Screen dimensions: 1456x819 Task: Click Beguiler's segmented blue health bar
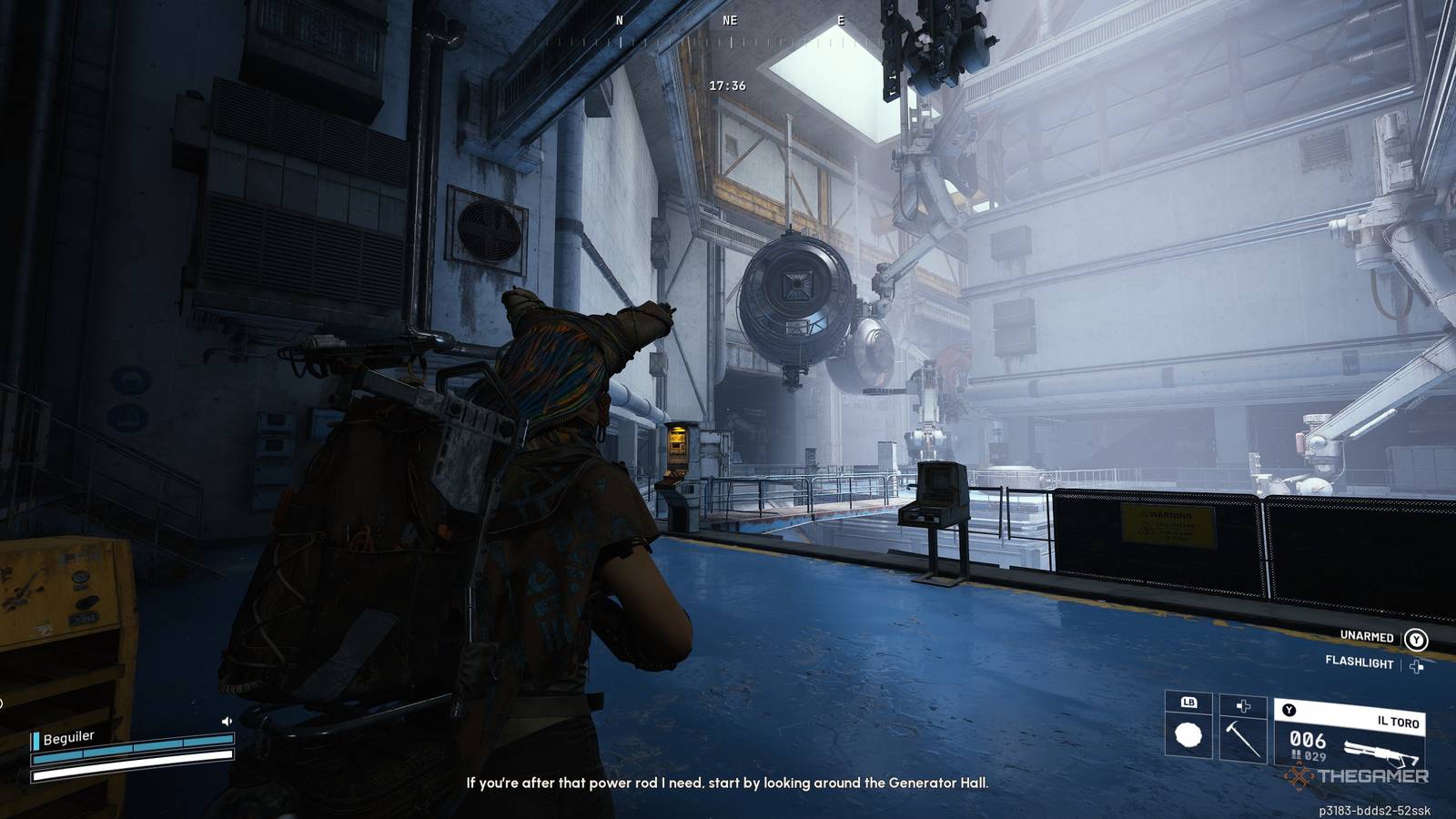pos(132,748)
